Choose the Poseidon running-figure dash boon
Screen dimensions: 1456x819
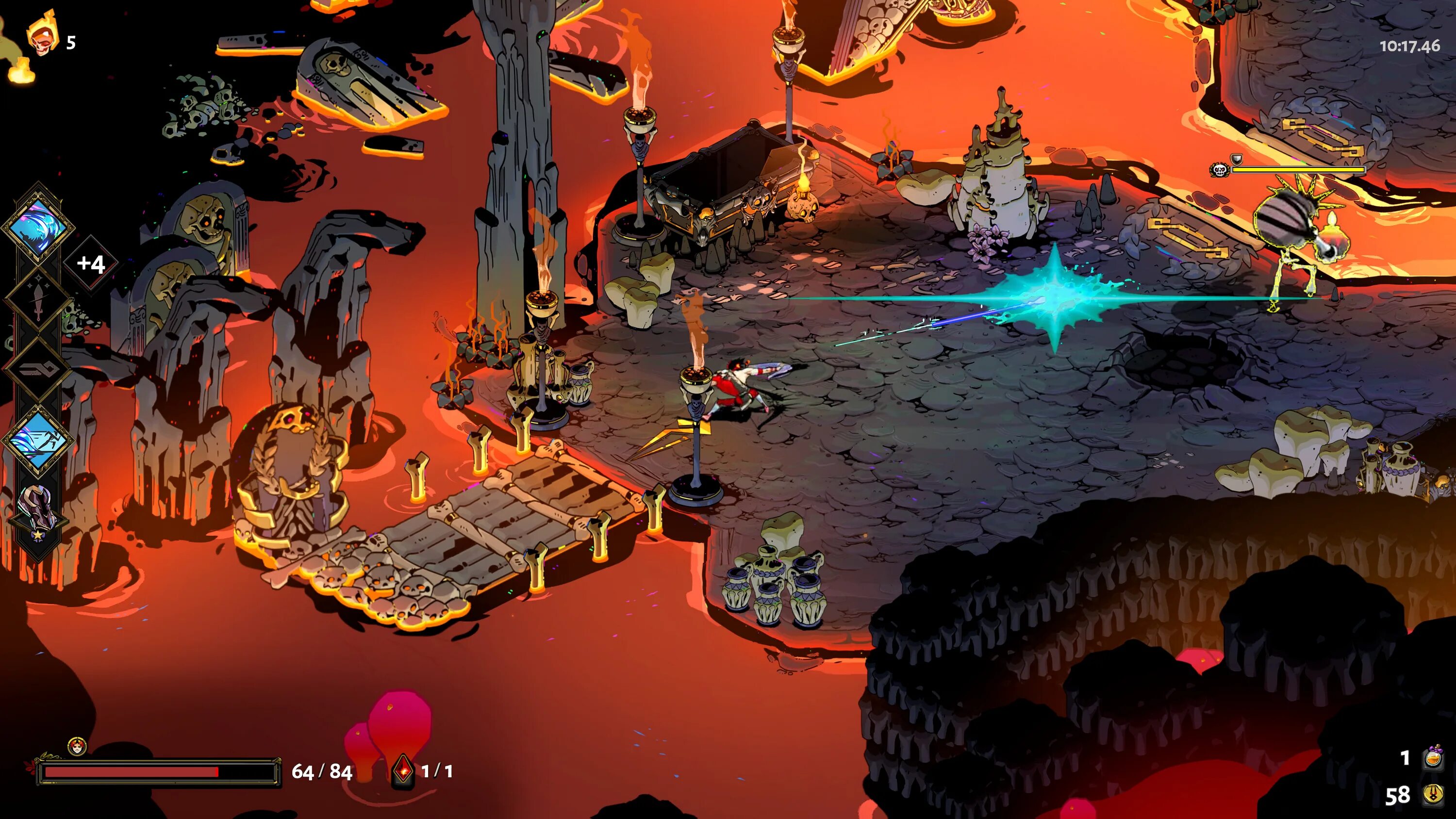[38, 440]
